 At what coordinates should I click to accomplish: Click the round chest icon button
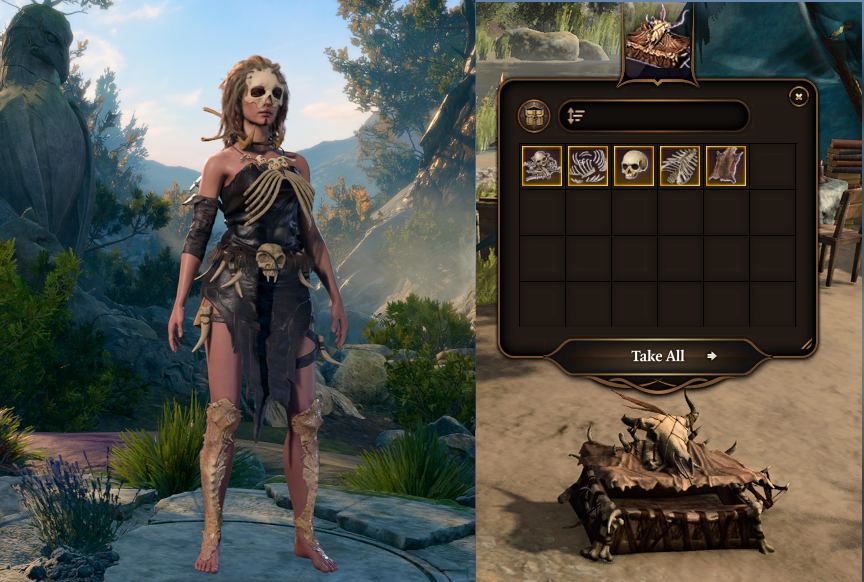(534, 116)
